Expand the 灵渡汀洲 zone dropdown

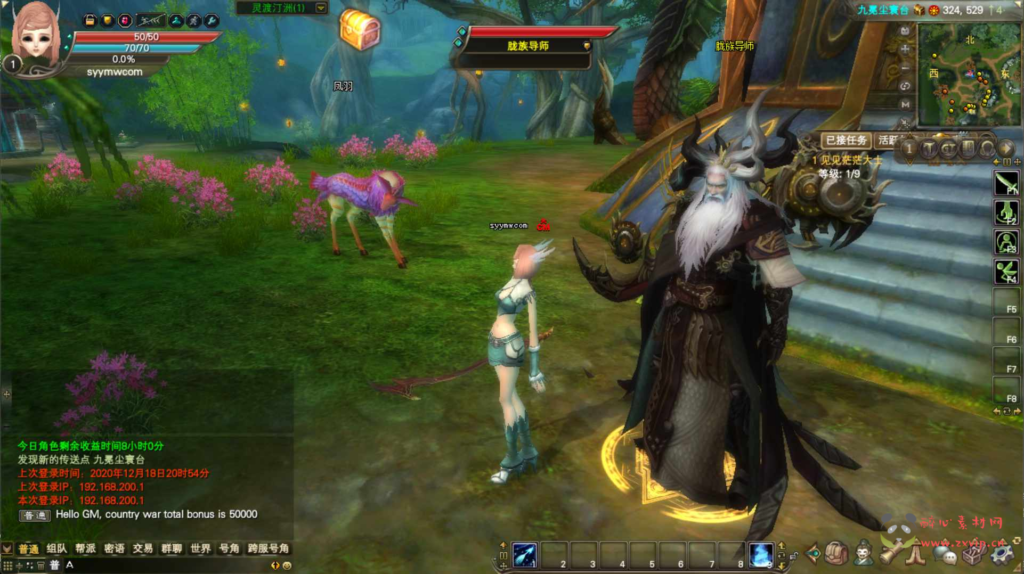[x=320, y=8]
